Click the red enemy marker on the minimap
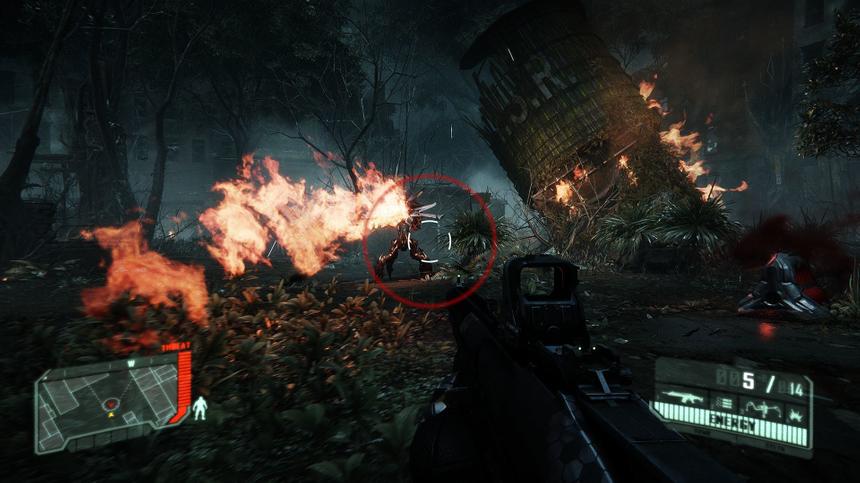The width and height of the screenshot is (860, 483). point(111,404)
